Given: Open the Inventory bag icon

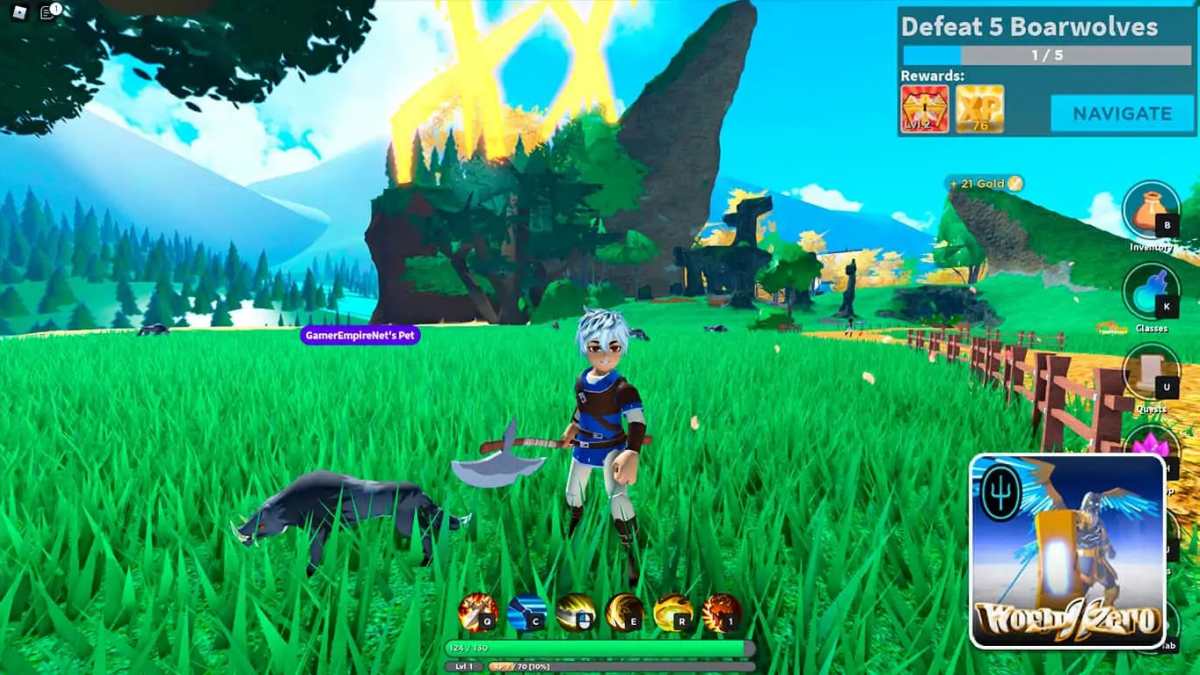Looking at the screenshot, I should pos(1151,210).
